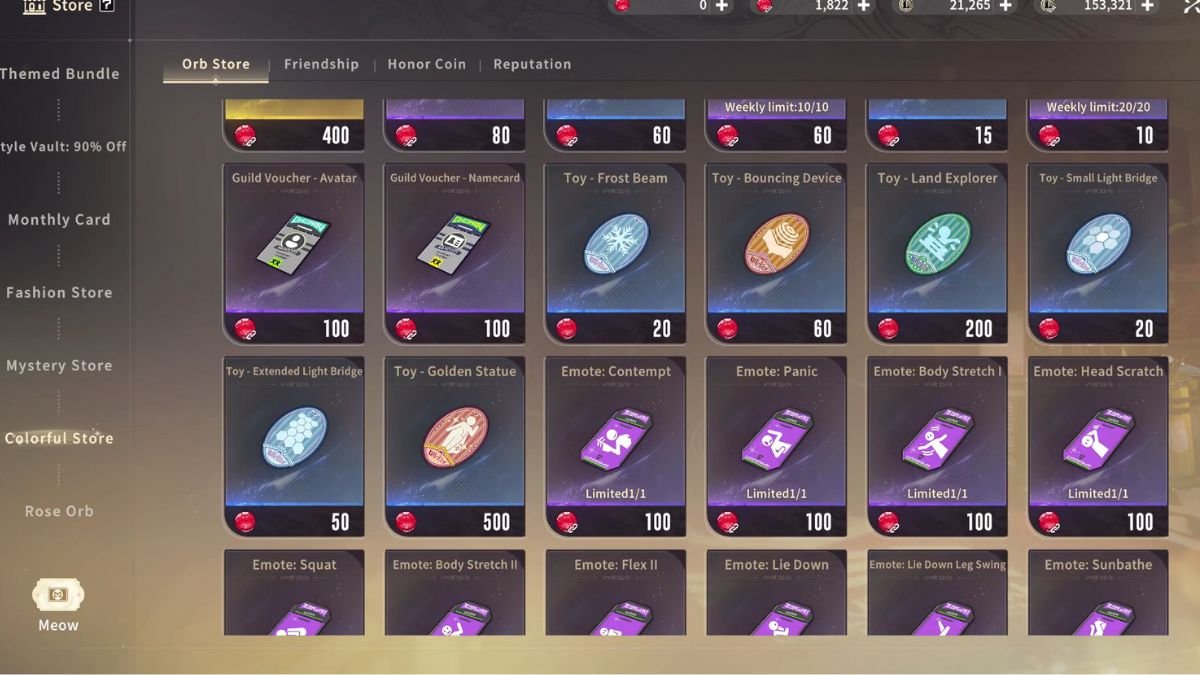Viewport: 1200px width, 675px height.
Task: Open the Themed Bundle category
Action: click(x=60, y=74)
